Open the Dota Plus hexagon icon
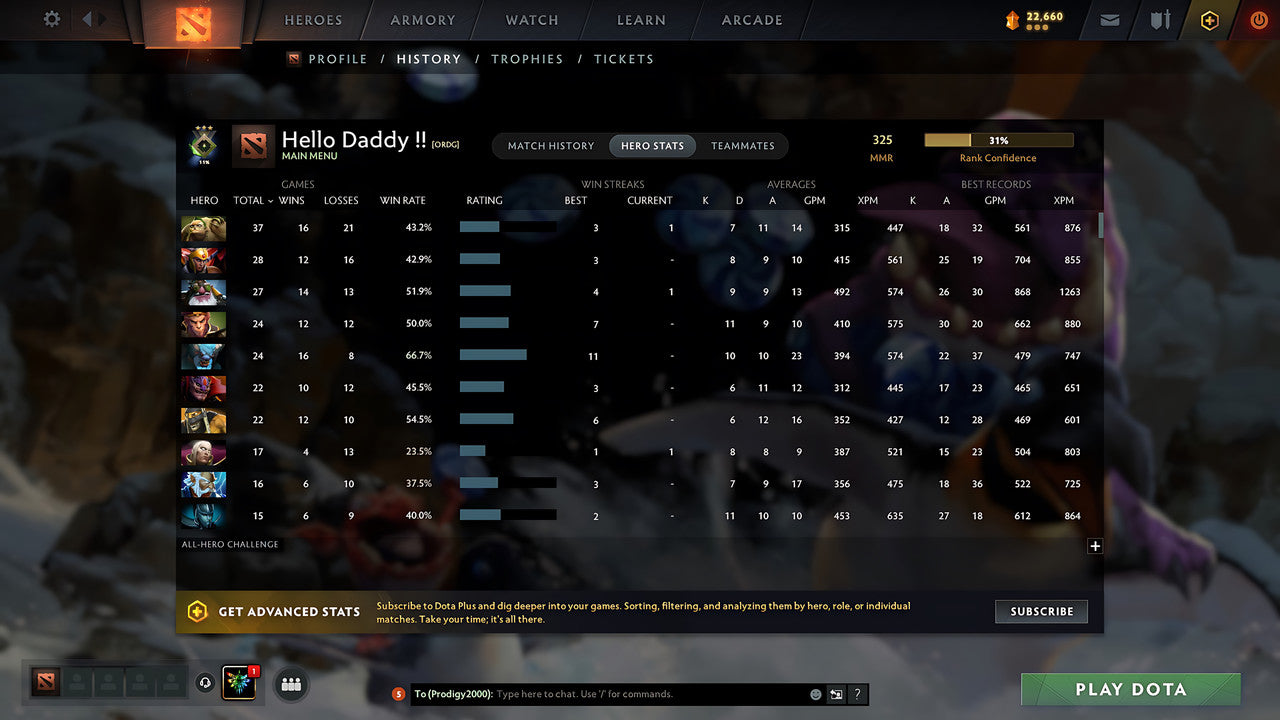The image size is (1280, 720). [1209, 20]
